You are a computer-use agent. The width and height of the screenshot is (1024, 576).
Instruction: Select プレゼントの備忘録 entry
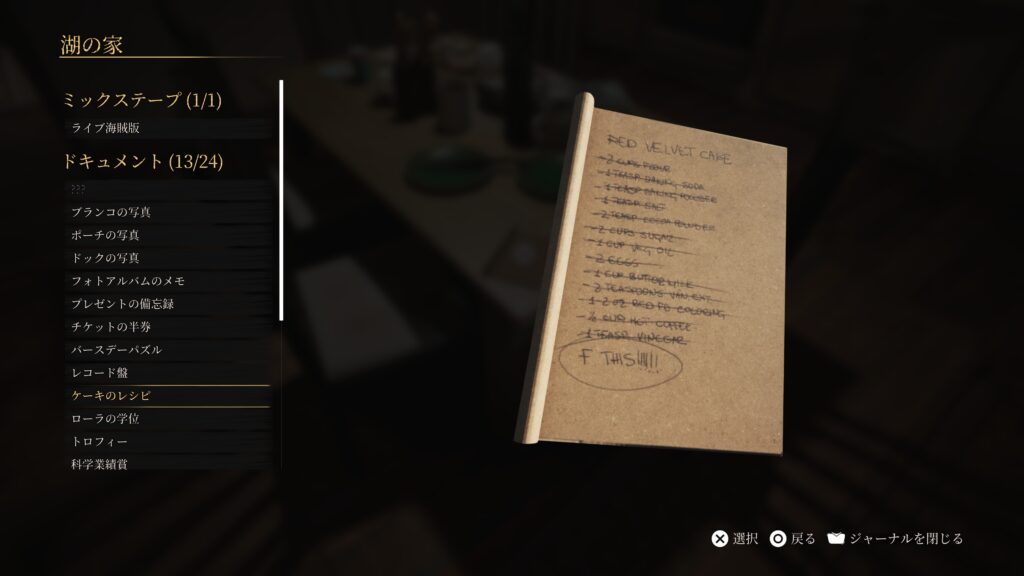click(122, 304)
